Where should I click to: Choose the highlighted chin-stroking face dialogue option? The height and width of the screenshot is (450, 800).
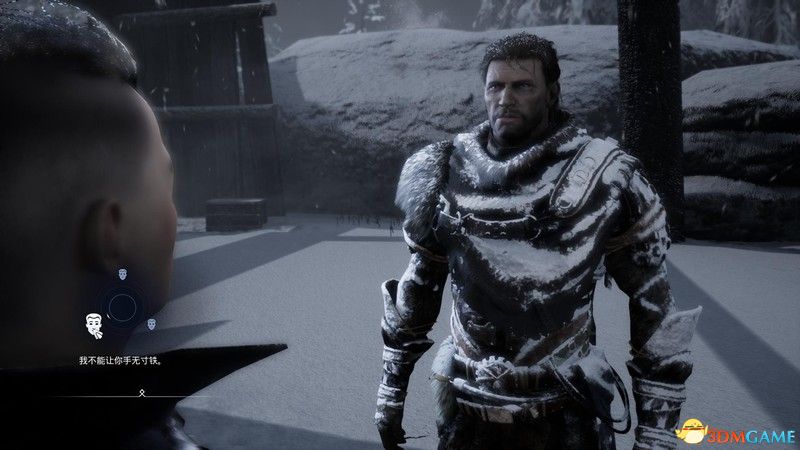pos(93,324)
